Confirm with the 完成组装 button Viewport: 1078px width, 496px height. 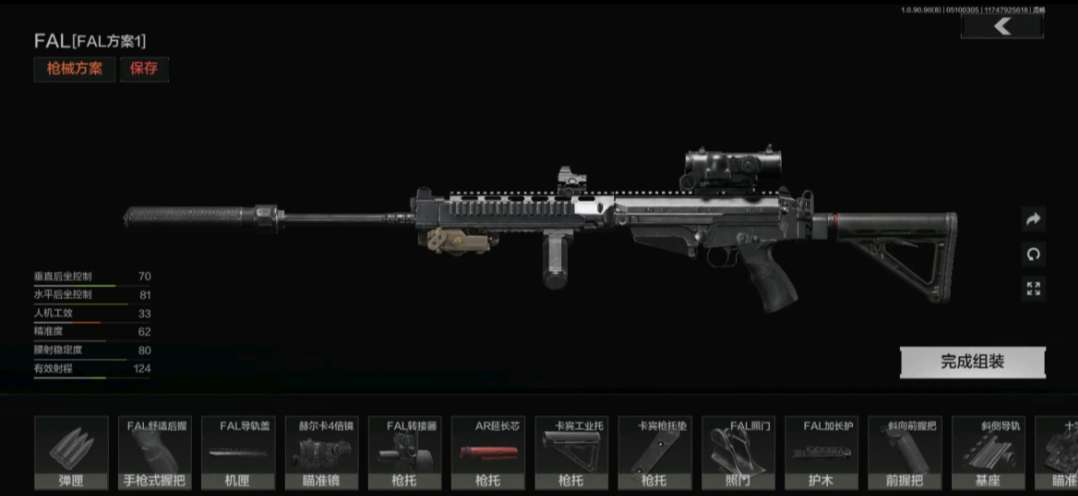[972, 362]
